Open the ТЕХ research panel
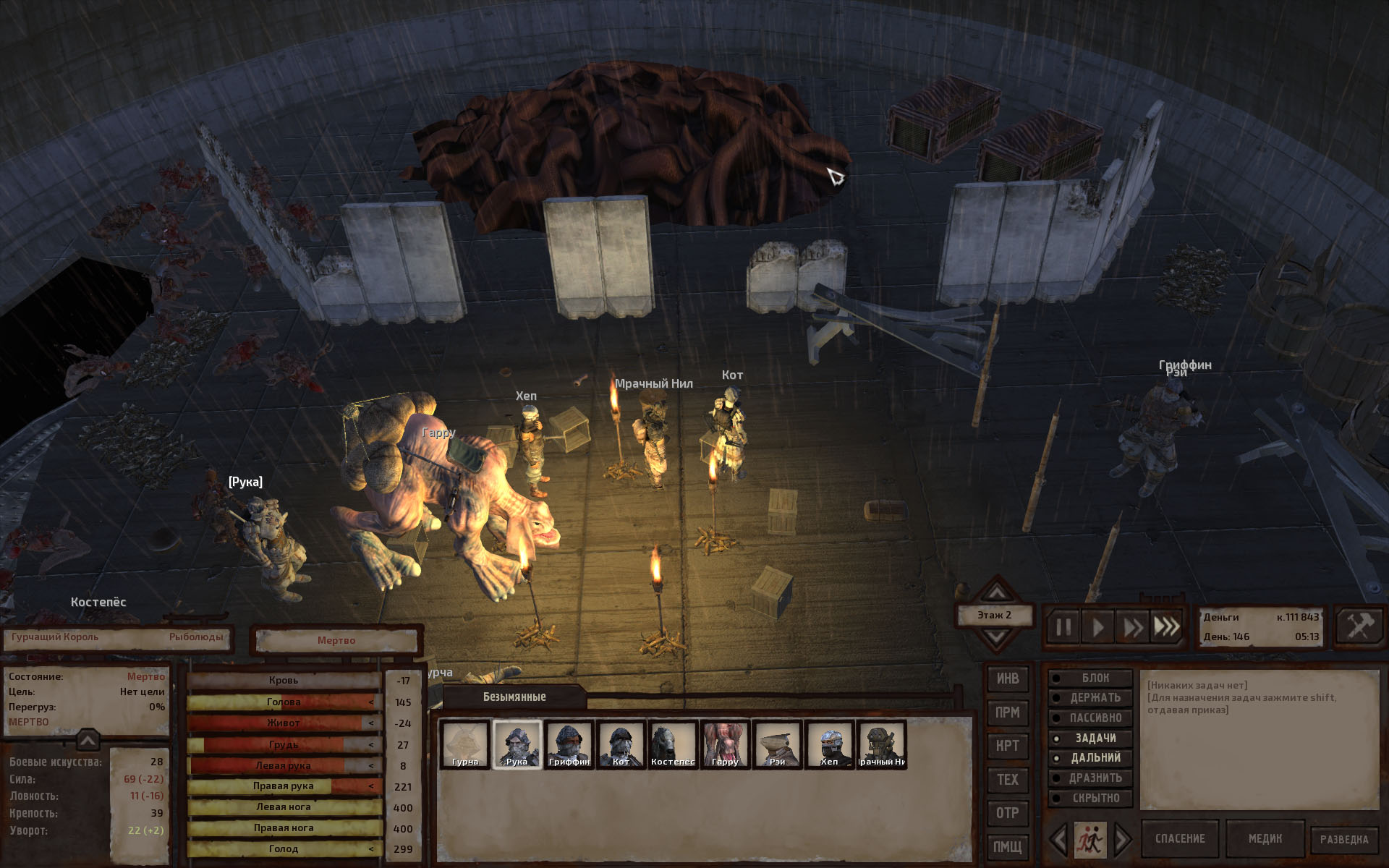Screen dimensions: 1389x868 point(1007,780)
